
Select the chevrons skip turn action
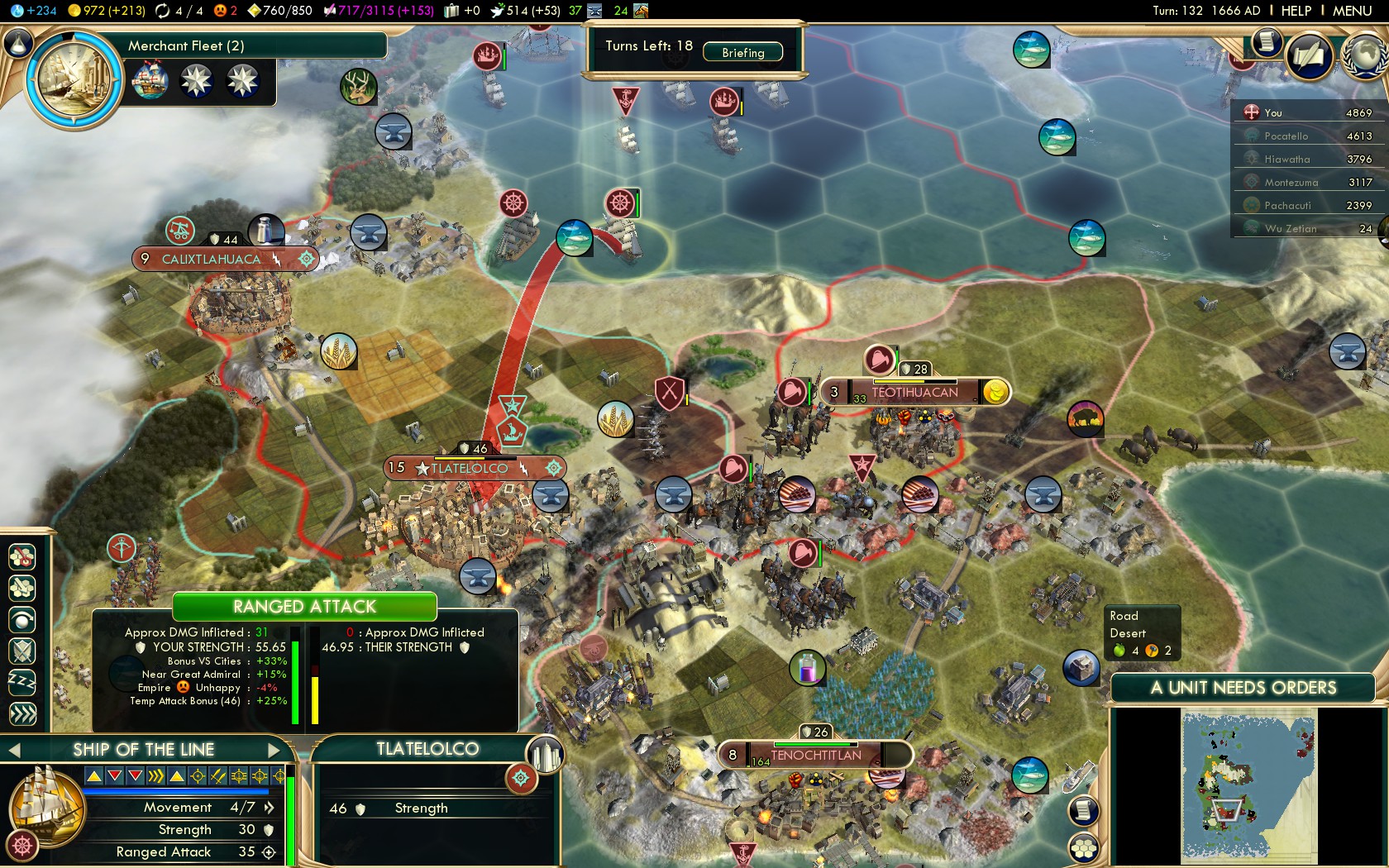point(22,713)
